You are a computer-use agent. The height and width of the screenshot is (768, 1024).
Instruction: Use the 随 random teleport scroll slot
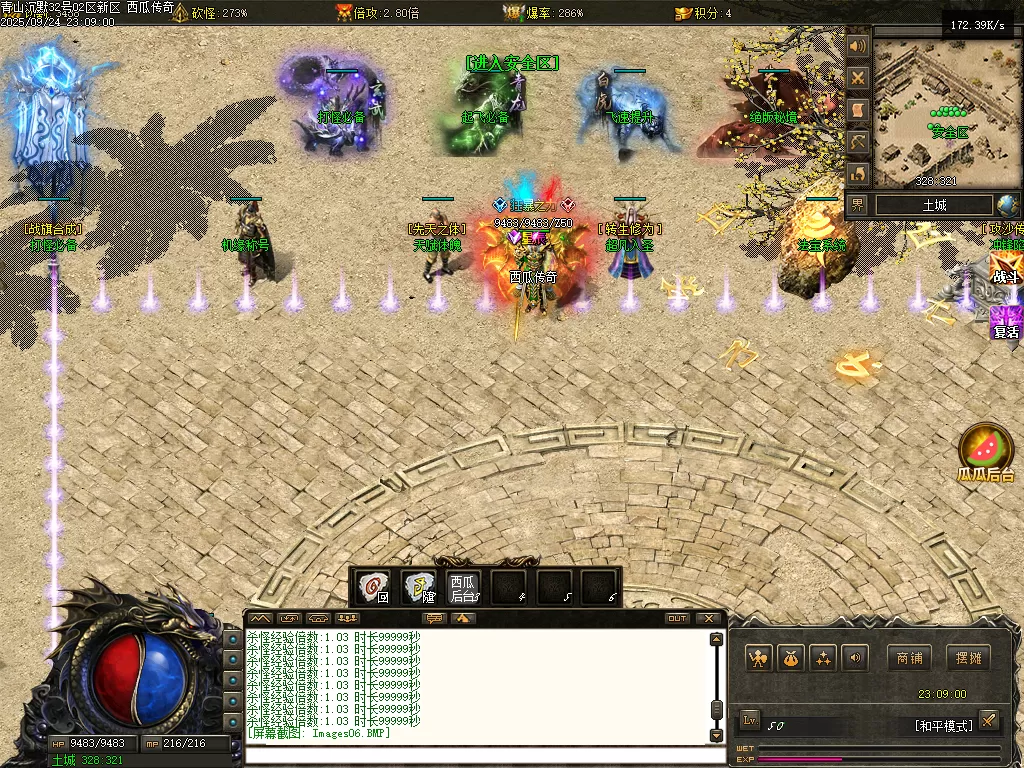click(419, 587)
